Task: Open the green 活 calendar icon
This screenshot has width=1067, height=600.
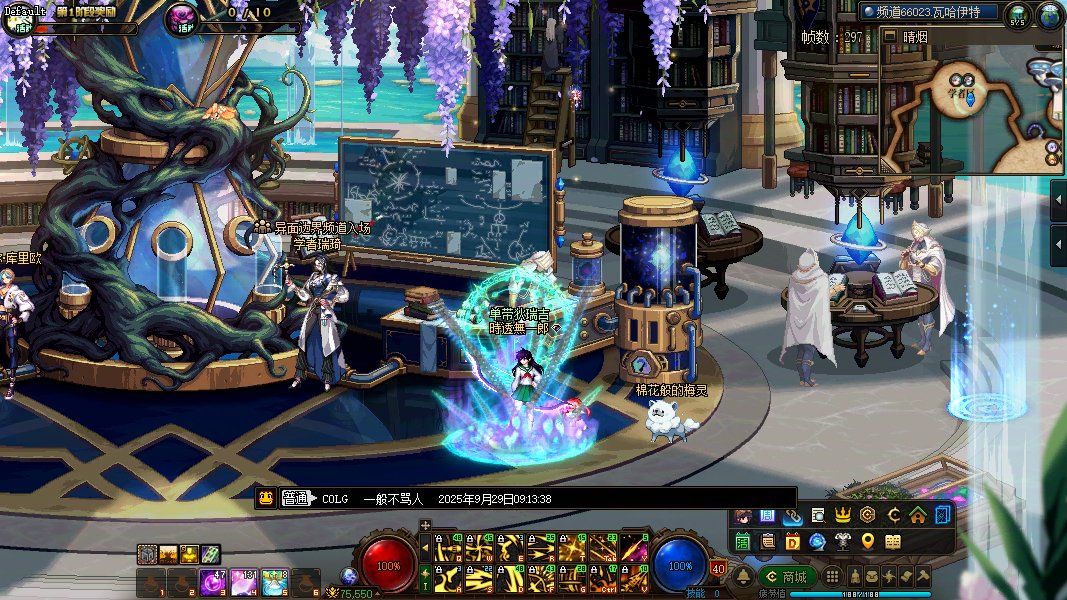Action: (x=743, y=542)
